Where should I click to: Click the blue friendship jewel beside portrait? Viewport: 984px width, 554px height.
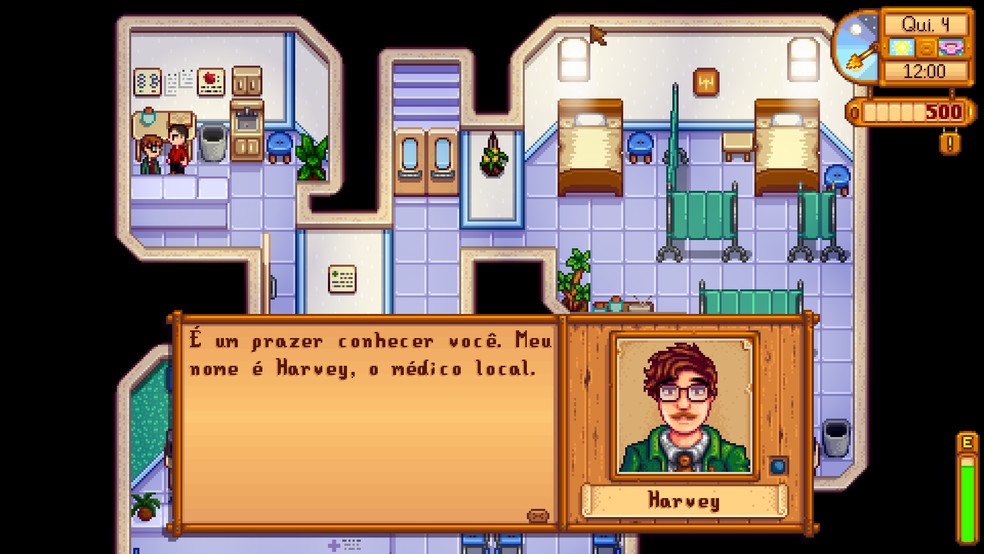776,464
